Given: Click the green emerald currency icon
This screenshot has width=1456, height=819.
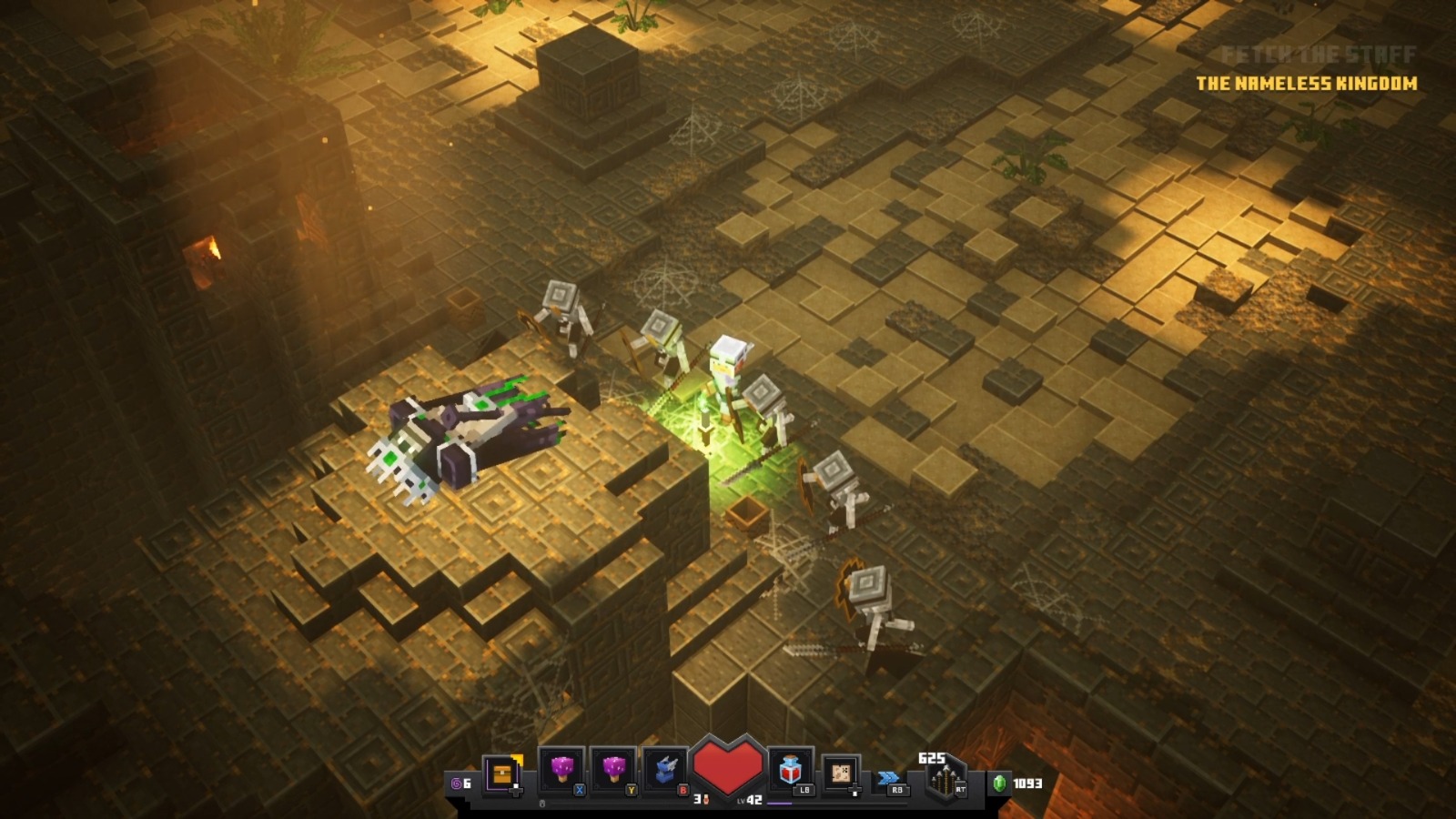Looking at the screenshot, I should [999, 783].
